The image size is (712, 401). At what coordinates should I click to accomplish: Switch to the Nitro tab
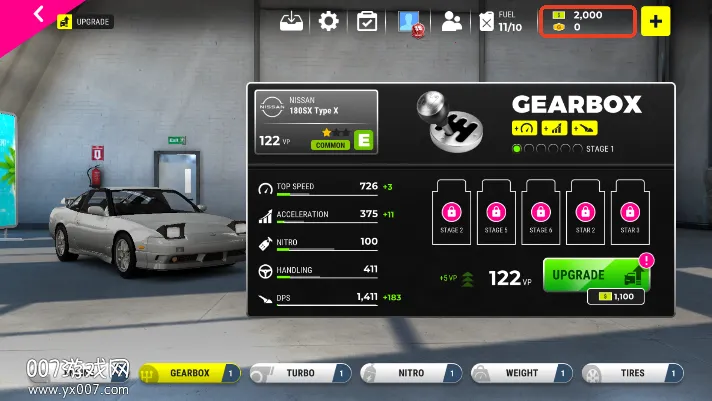410,373
